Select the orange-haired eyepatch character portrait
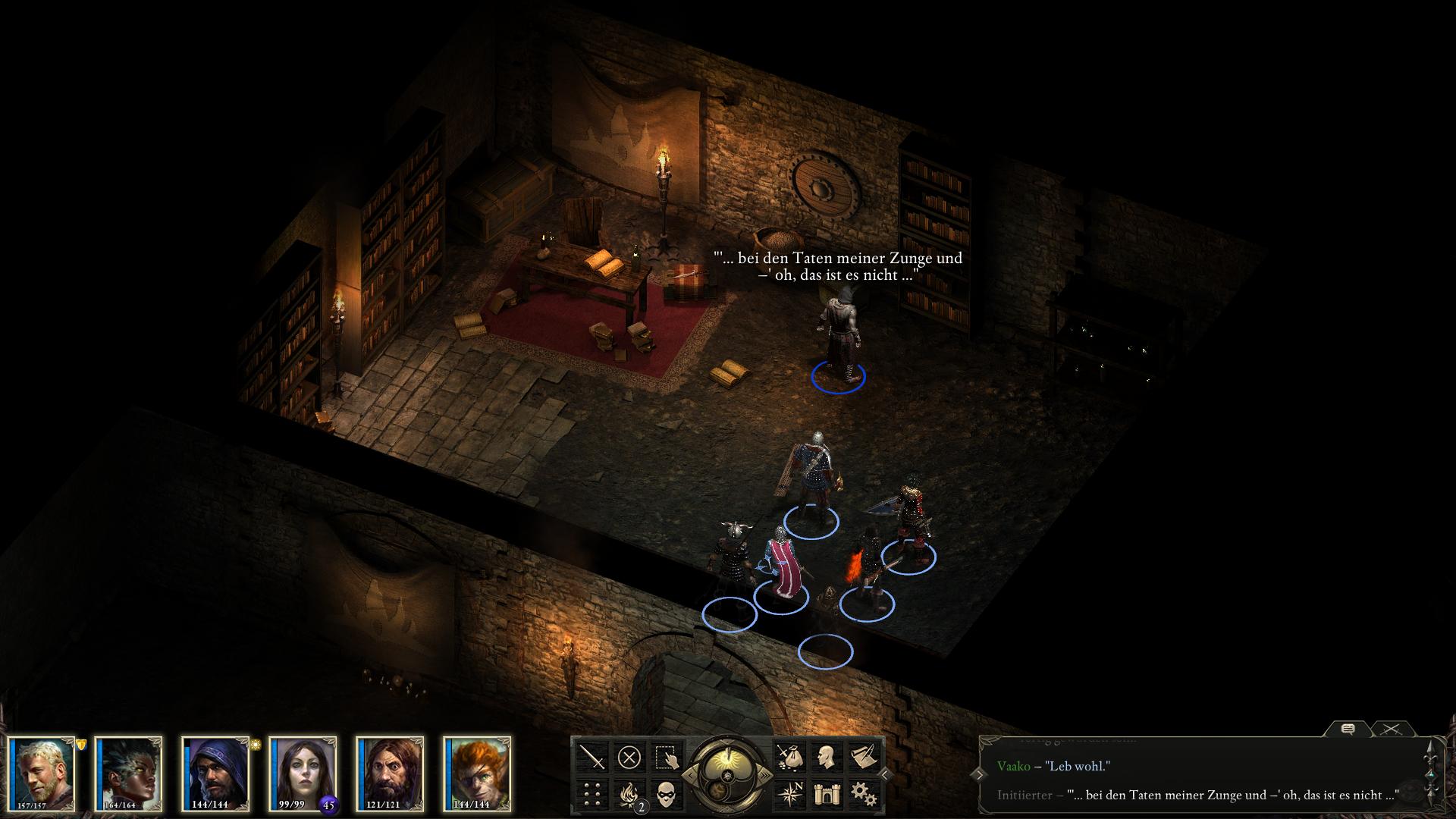The width and height of the screenshot is (1456, 819). coord(477,772)
